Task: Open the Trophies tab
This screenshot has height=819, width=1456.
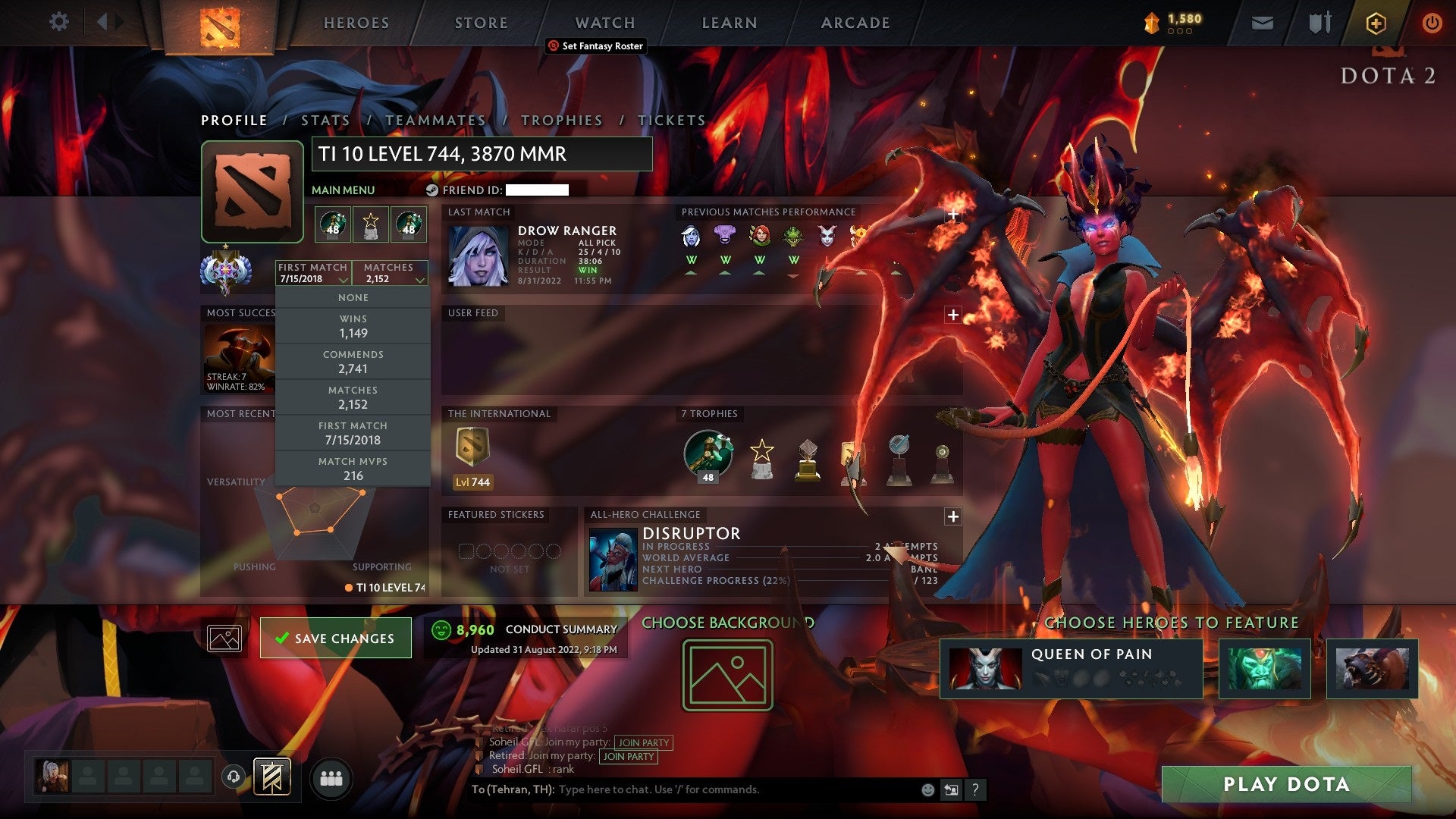Action: [561, 120]
